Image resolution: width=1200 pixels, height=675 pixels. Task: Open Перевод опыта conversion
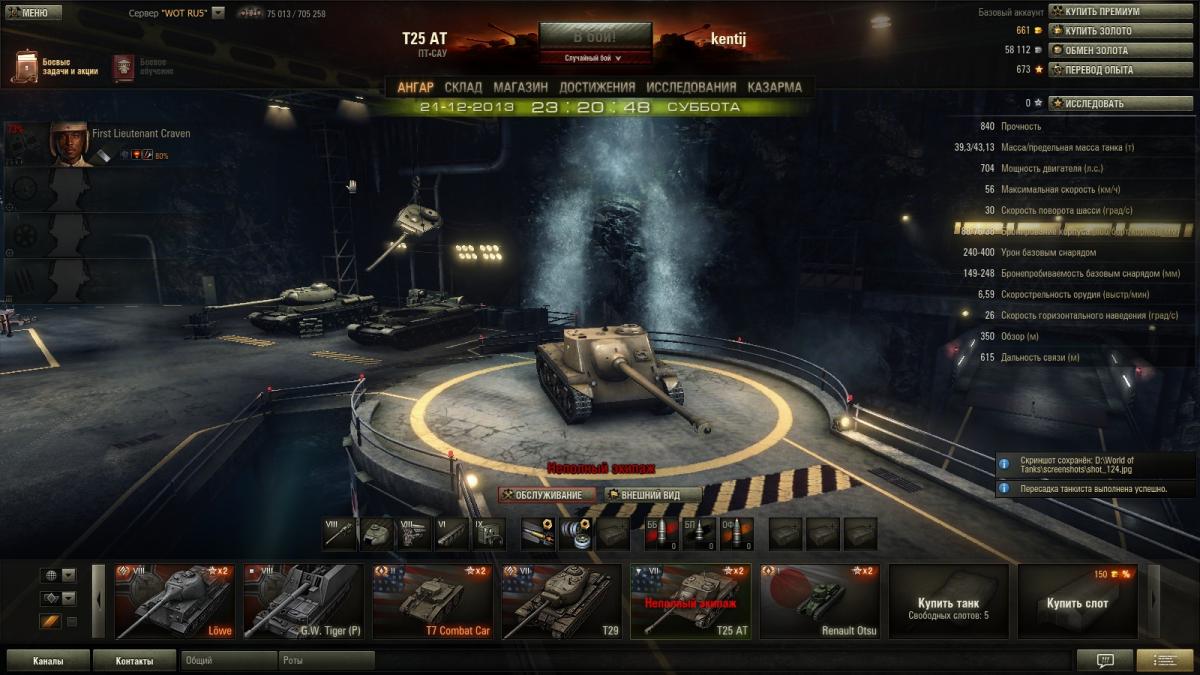point(1120,69)
